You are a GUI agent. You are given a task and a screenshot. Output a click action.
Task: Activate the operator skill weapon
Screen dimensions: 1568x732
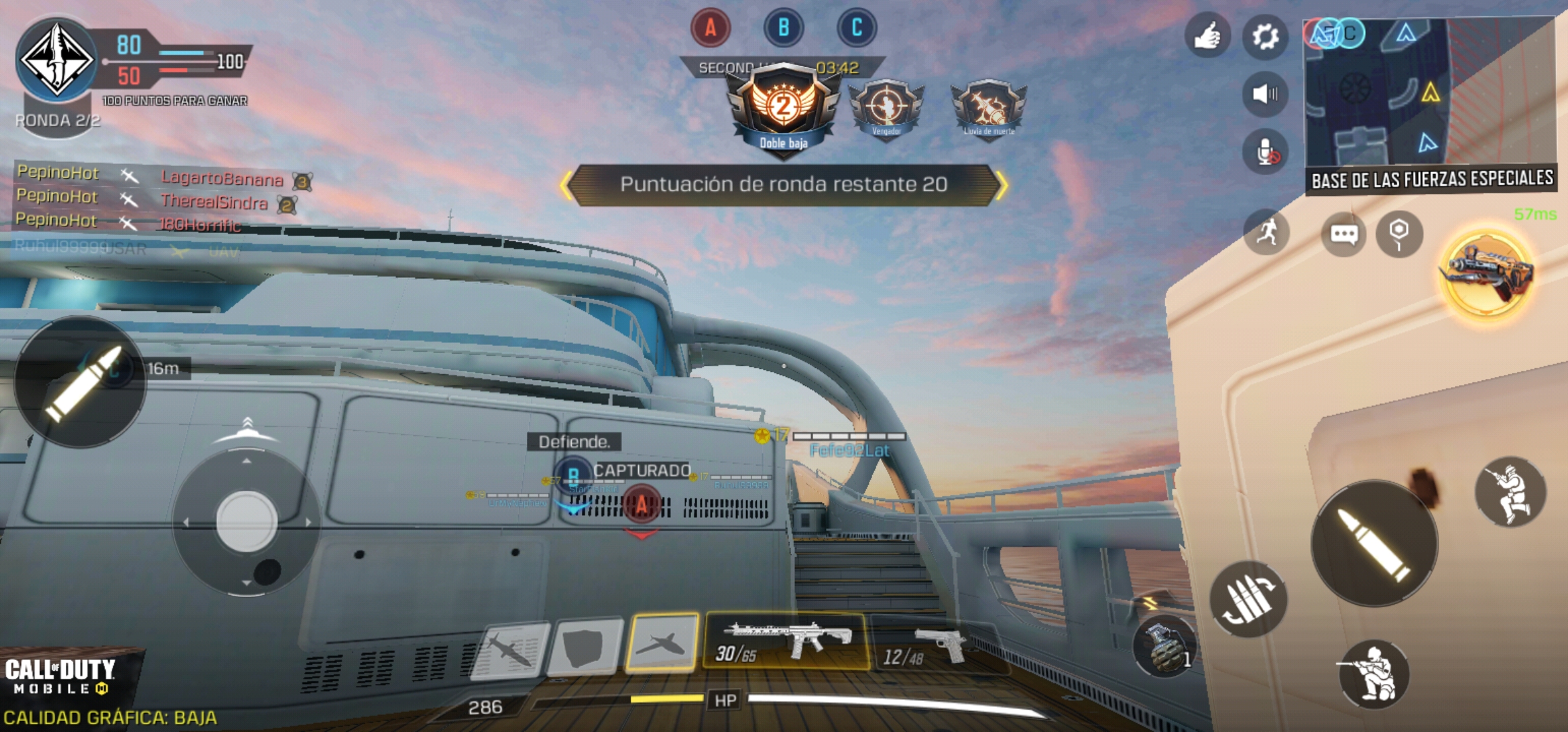1487,273
